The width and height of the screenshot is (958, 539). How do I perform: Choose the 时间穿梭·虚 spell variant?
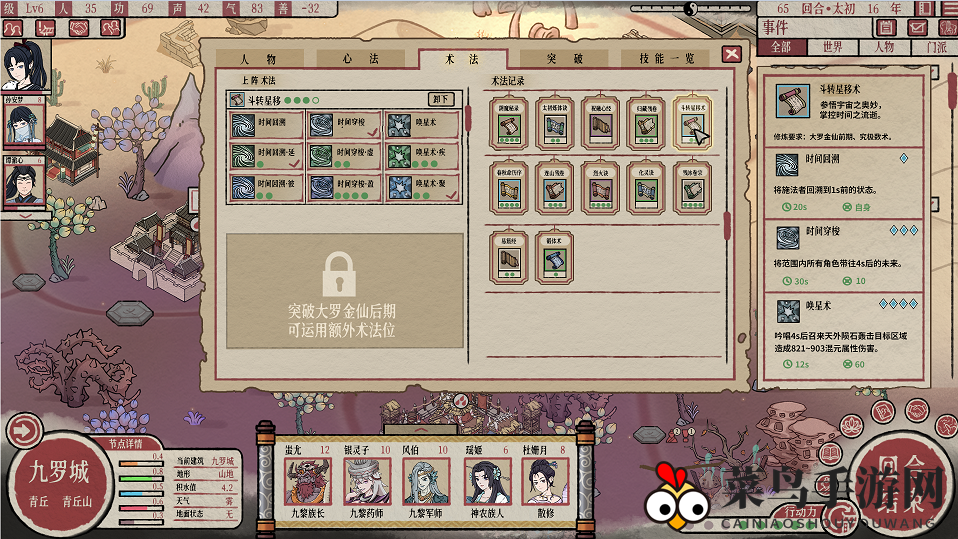pyautogui.click(x=344, y=157)
